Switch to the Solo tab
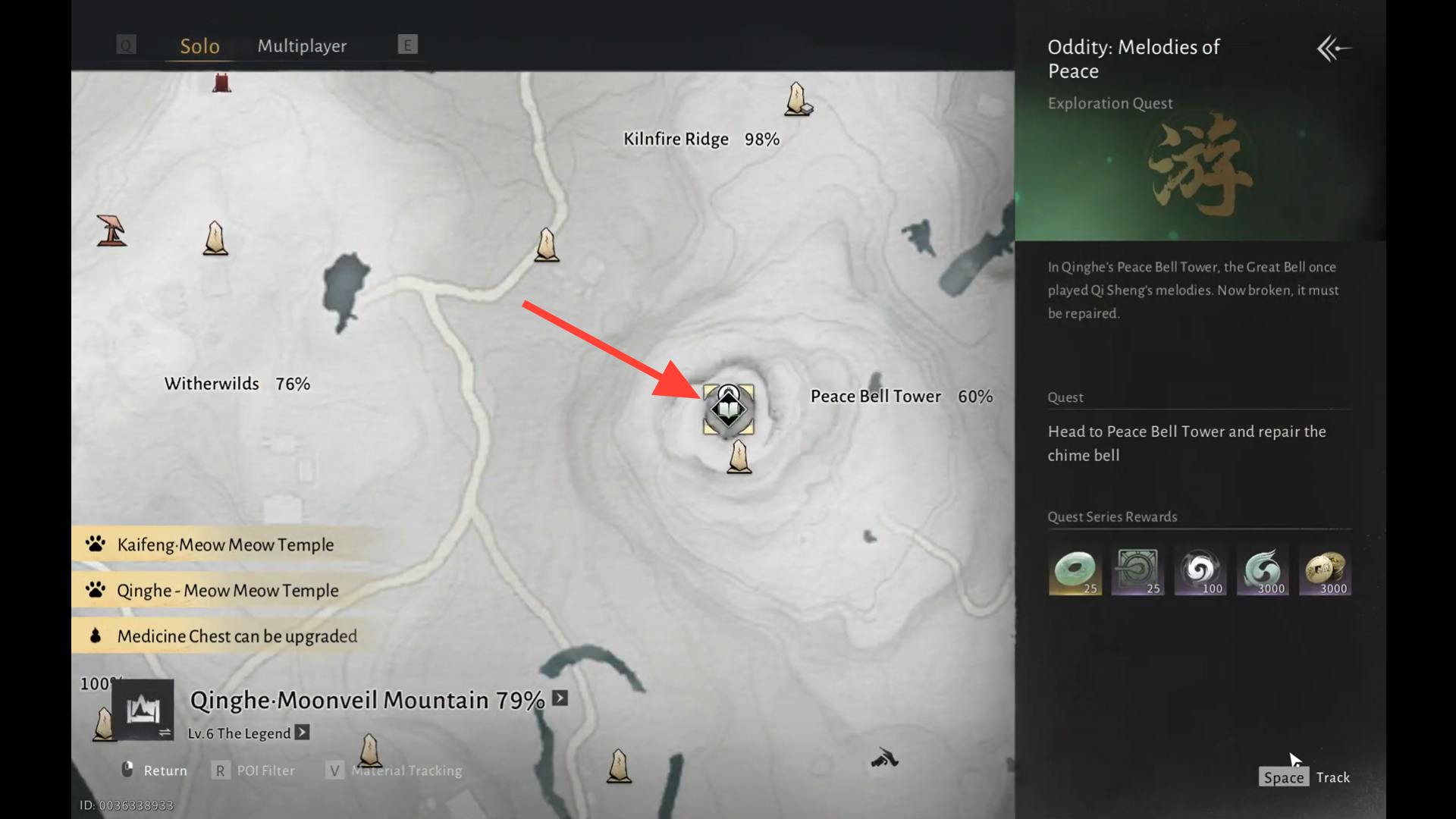1456x819 pixels. coord(199,46)
